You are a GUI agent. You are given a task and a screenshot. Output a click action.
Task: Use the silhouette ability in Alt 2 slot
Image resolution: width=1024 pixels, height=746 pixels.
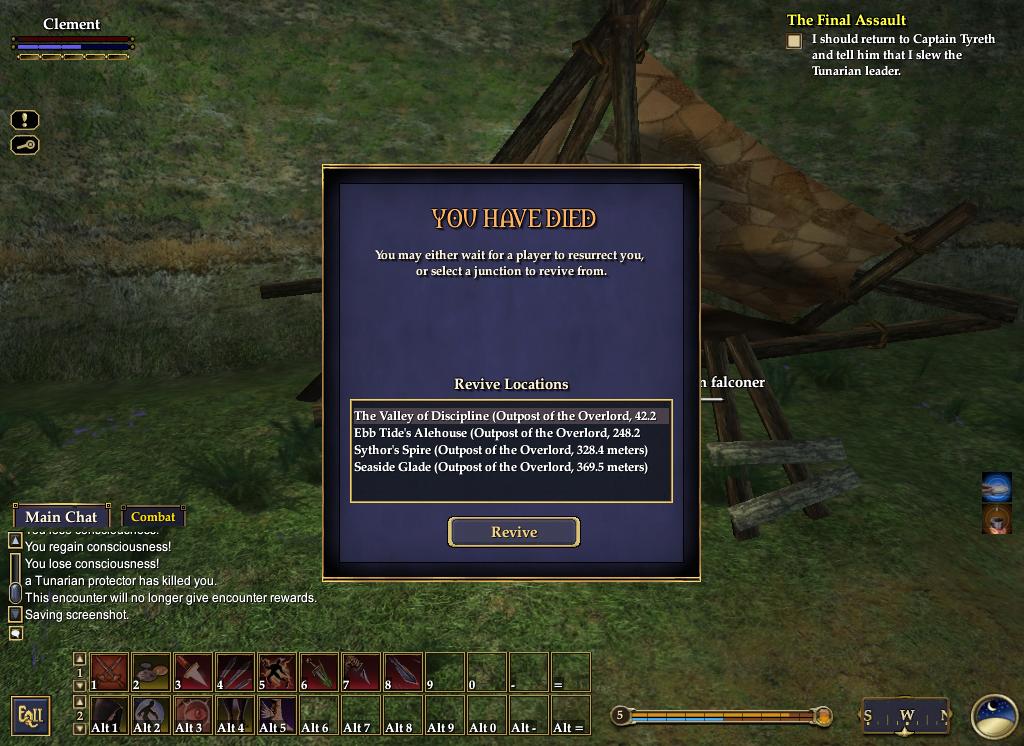click(151, 715)
